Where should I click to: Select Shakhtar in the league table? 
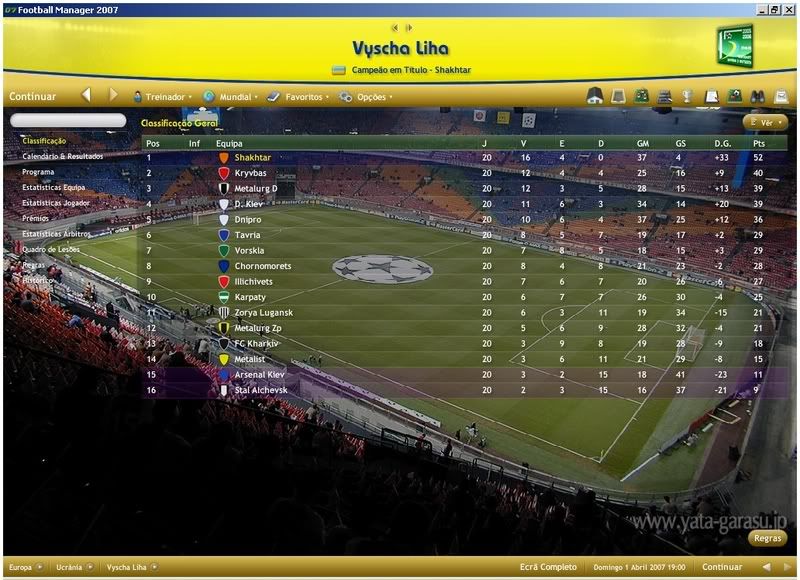[252, 158]
